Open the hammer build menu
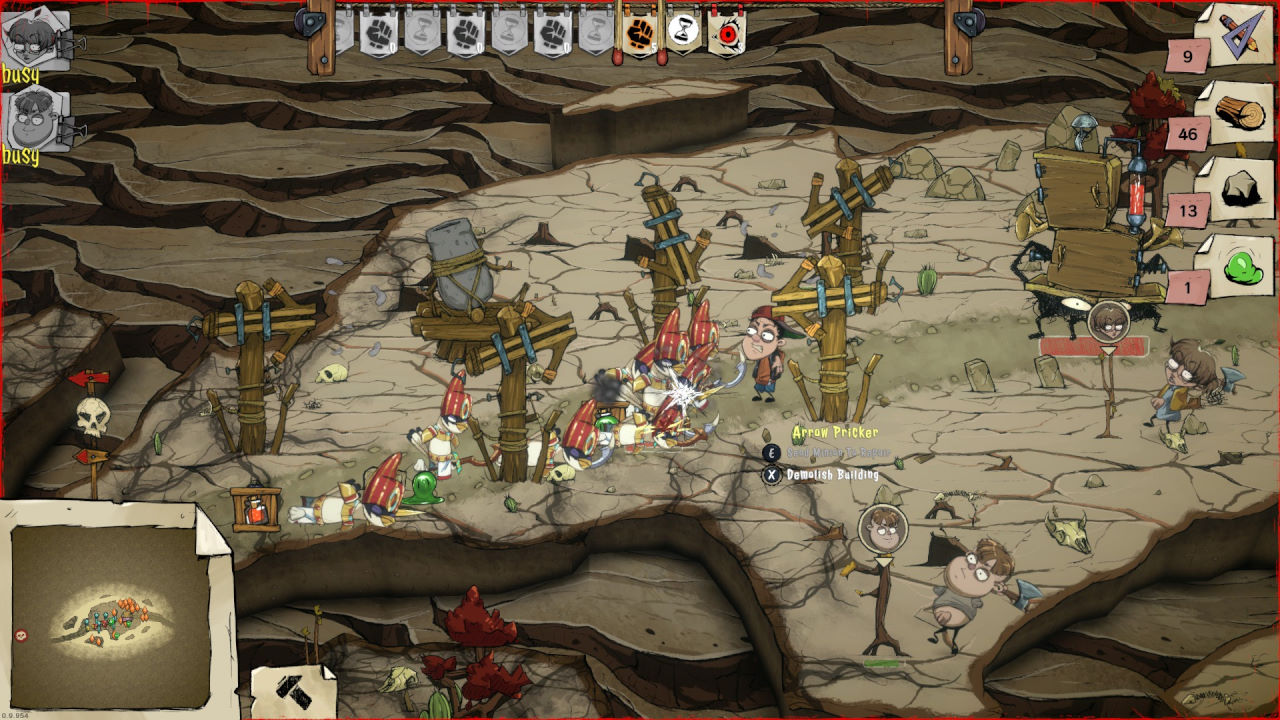The image size is (1280, 720). click(293, 692)
